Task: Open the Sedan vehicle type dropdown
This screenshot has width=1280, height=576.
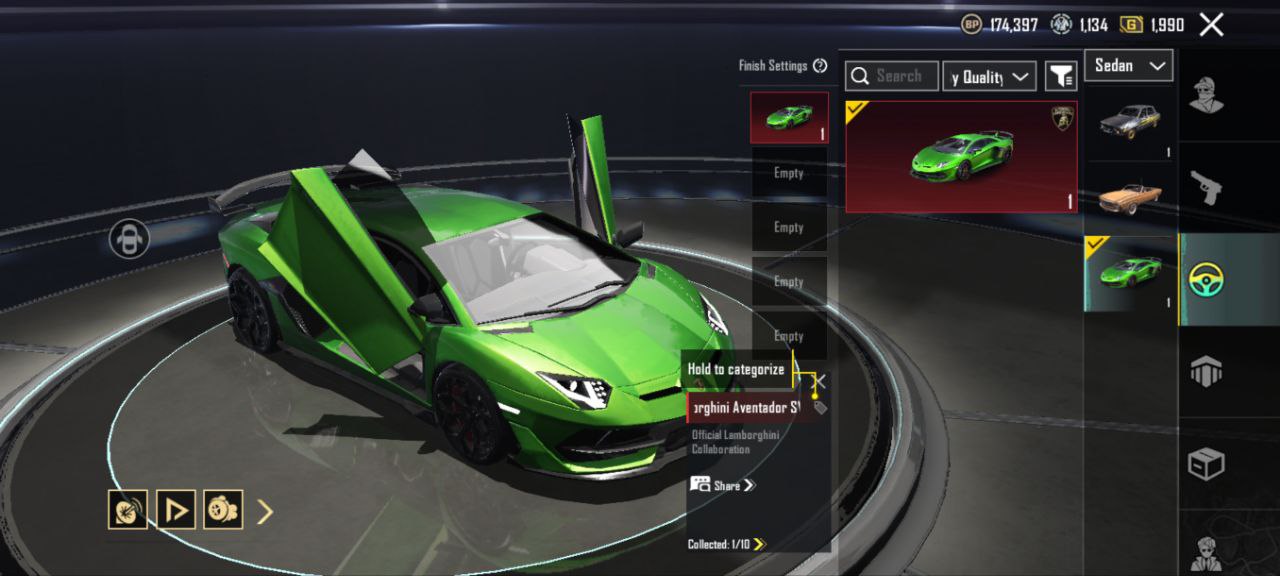Action: [x=1128, y=66]
